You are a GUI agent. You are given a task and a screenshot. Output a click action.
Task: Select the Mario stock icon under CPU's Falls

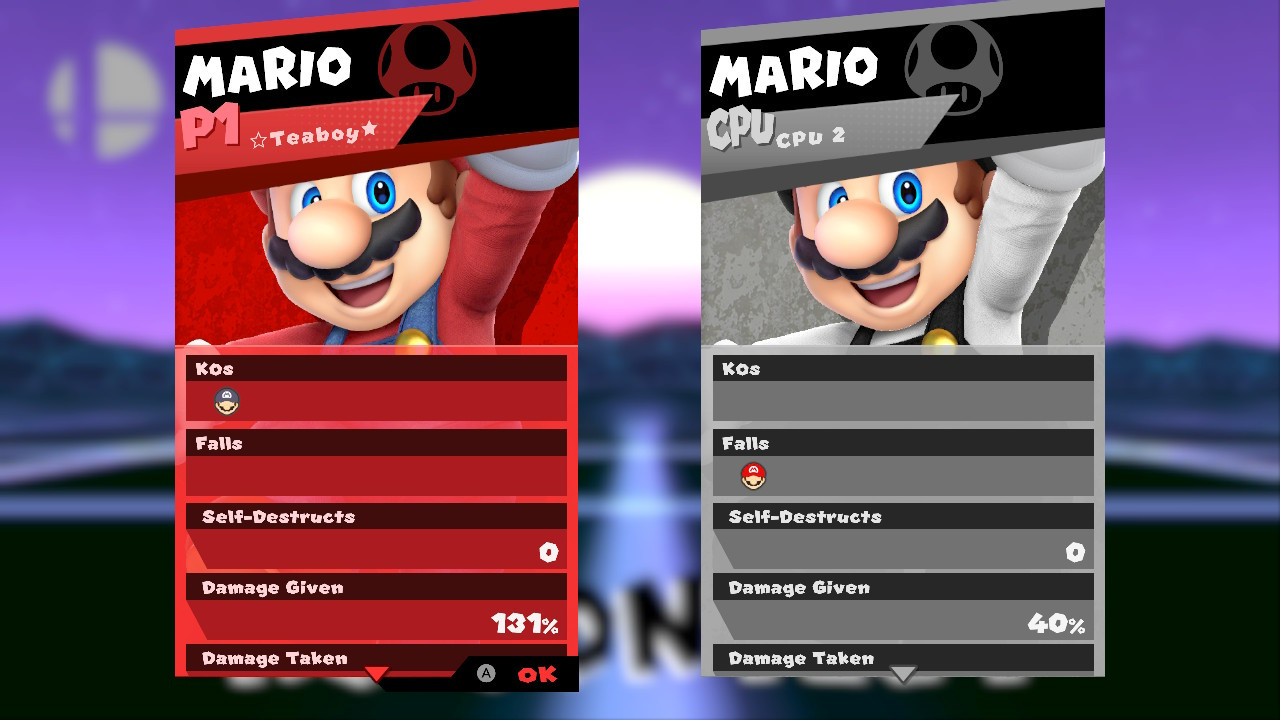(753, 477)
